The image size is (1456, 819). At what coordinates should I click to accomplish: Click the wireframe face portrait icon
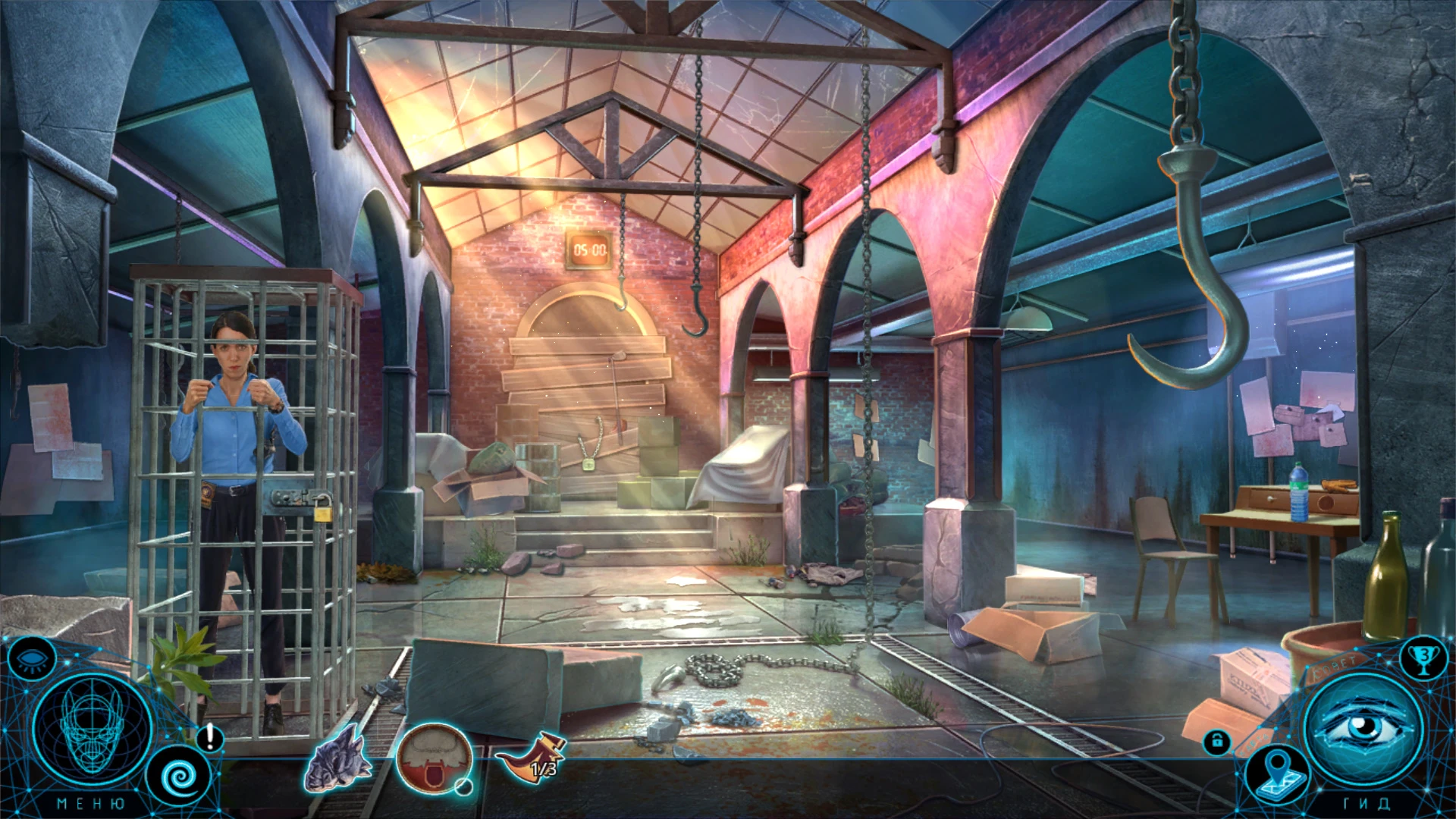coord(93,730)
